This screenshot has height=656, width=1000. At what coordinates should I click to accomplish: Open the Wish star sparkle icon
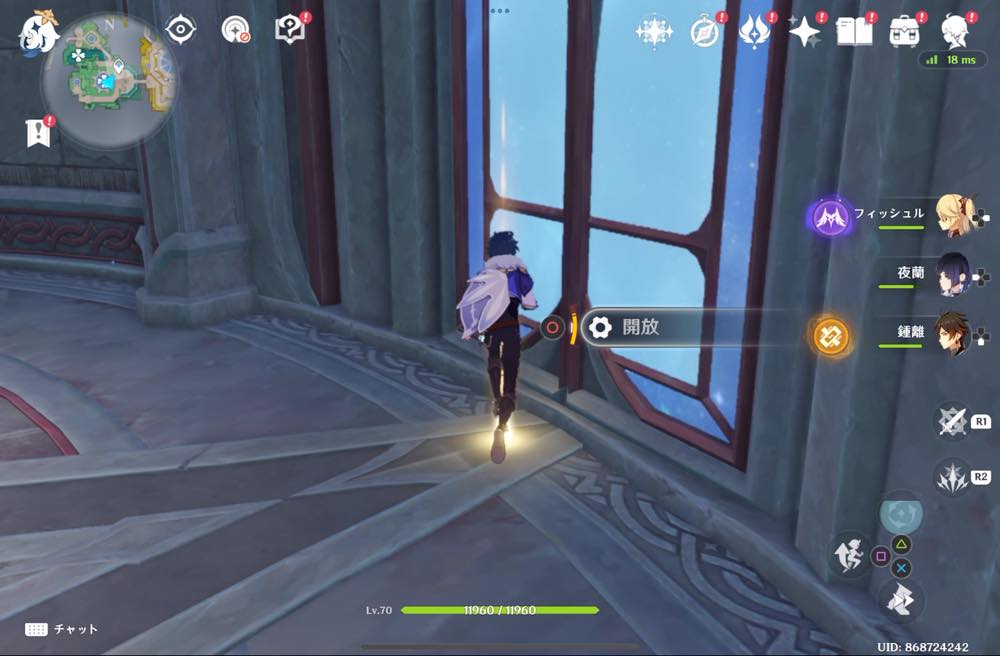[653, 31]
